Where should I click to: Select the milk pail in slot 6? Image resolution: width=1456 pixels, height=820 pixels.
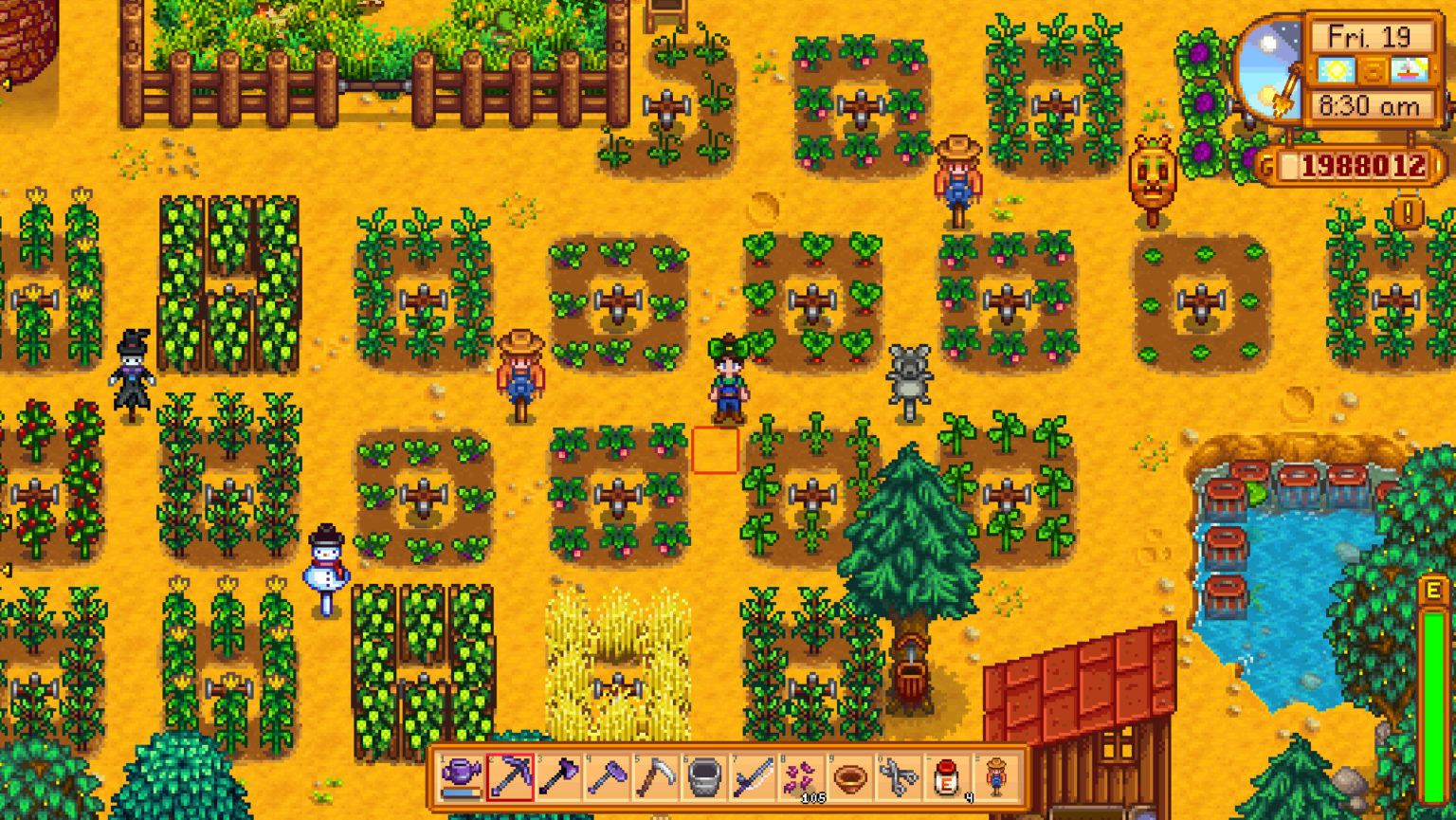coord(703,775)
